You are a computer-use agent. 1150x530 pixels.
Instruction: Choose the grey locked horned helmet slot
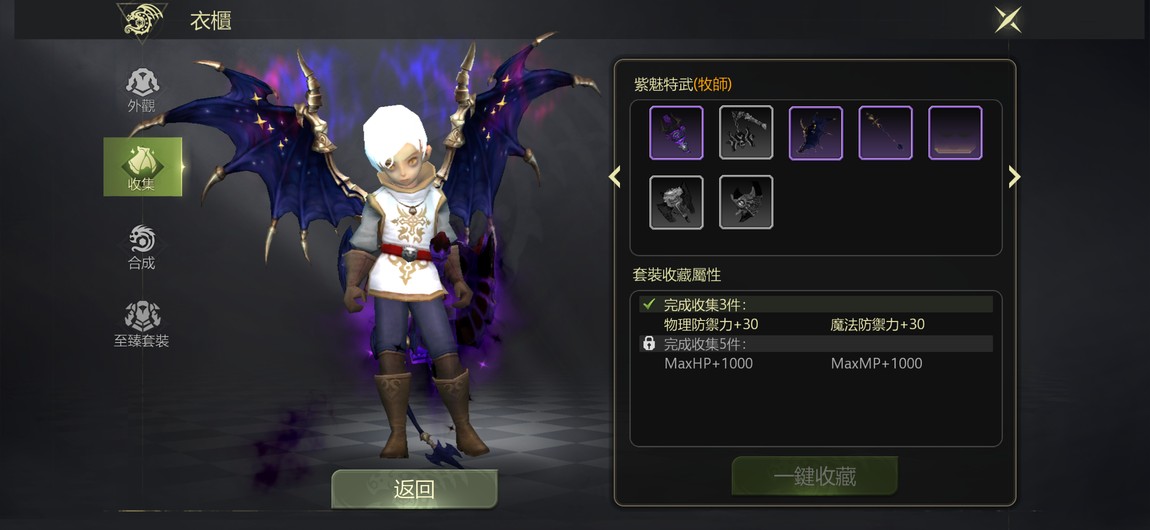(746, 202)
